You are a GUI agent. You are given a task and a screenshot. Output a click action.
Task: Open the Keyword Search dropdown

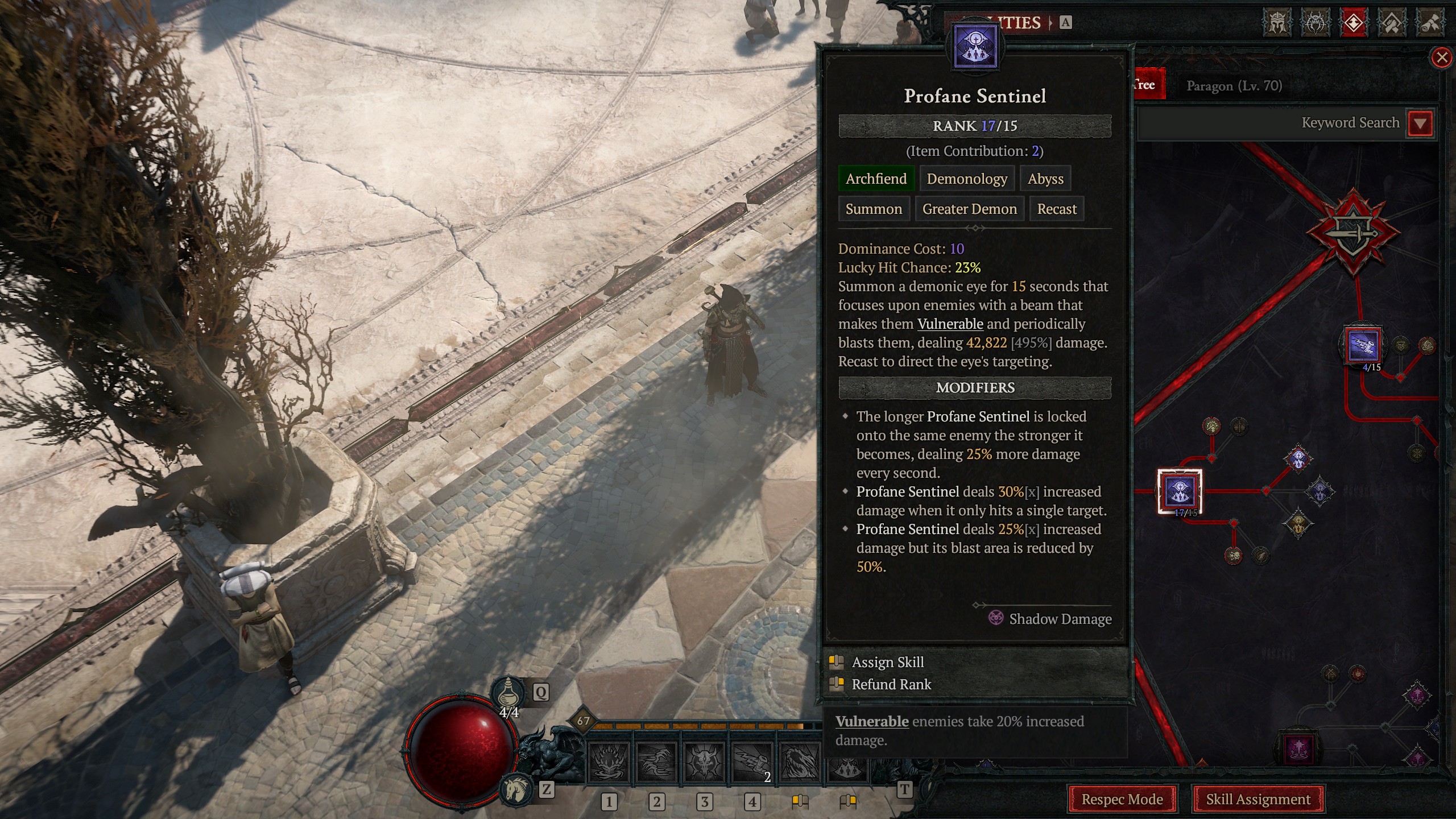[x=1420, y=122]
